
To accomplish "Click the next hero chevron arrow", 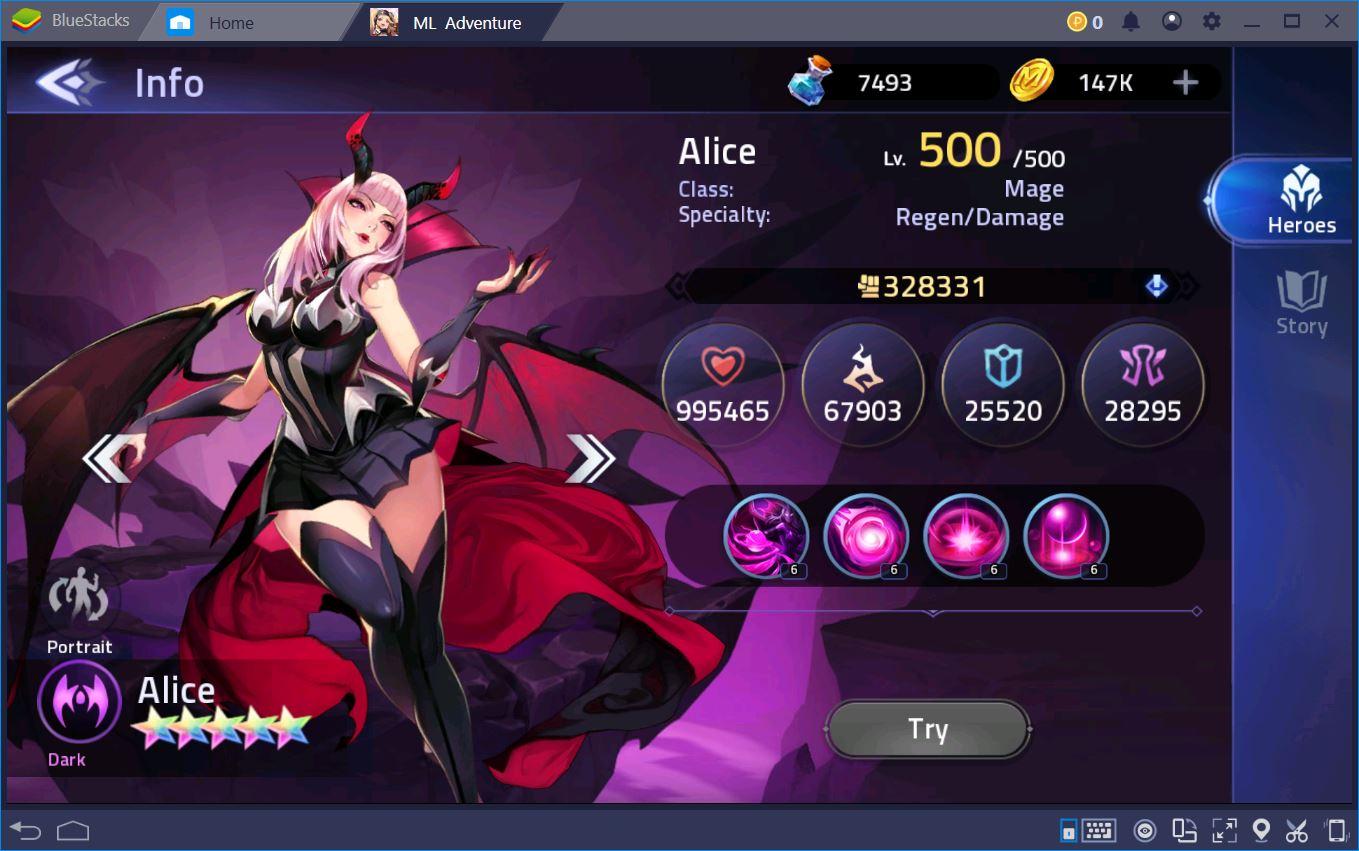I will [592, 457].
